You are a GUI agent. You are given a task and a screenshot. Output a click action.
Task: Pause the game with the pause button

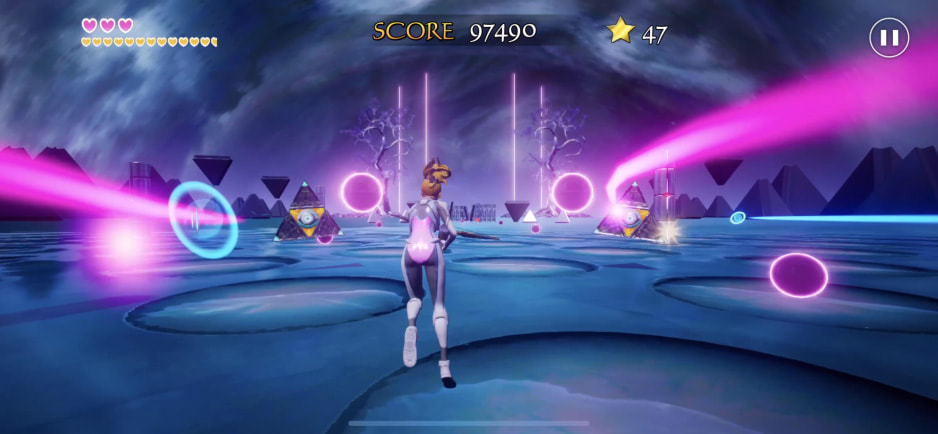[x=888, y=38]
